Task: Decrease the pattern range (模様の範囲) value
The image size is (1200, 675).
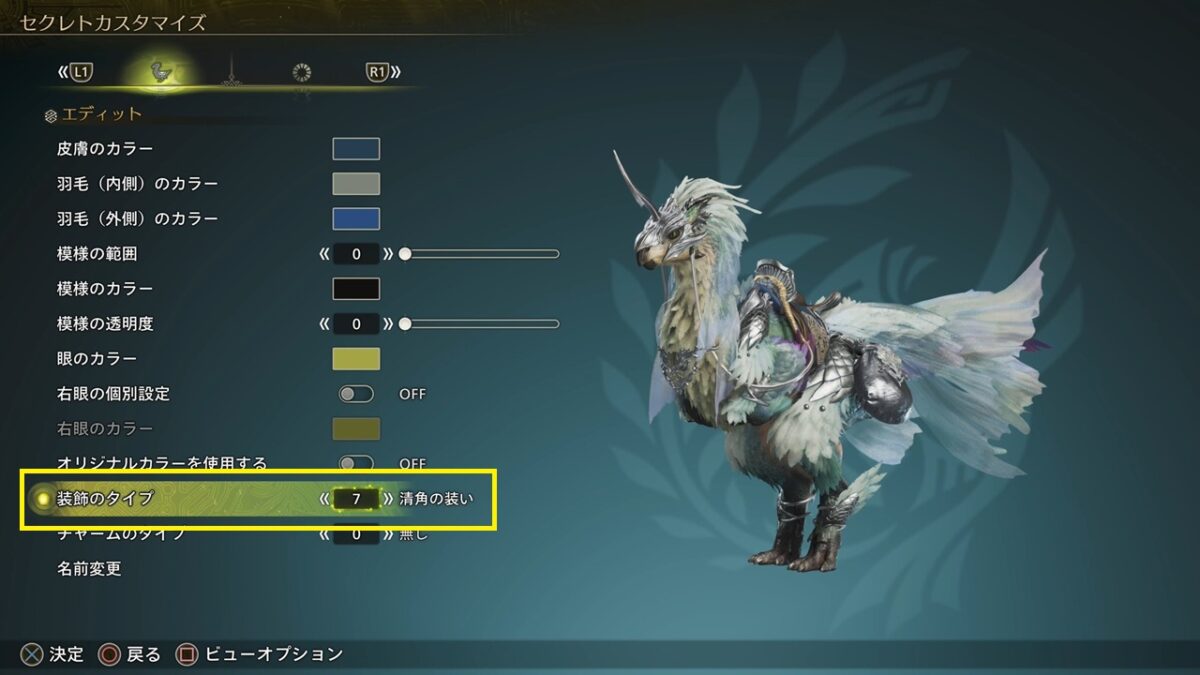Action: click(324, 254)
